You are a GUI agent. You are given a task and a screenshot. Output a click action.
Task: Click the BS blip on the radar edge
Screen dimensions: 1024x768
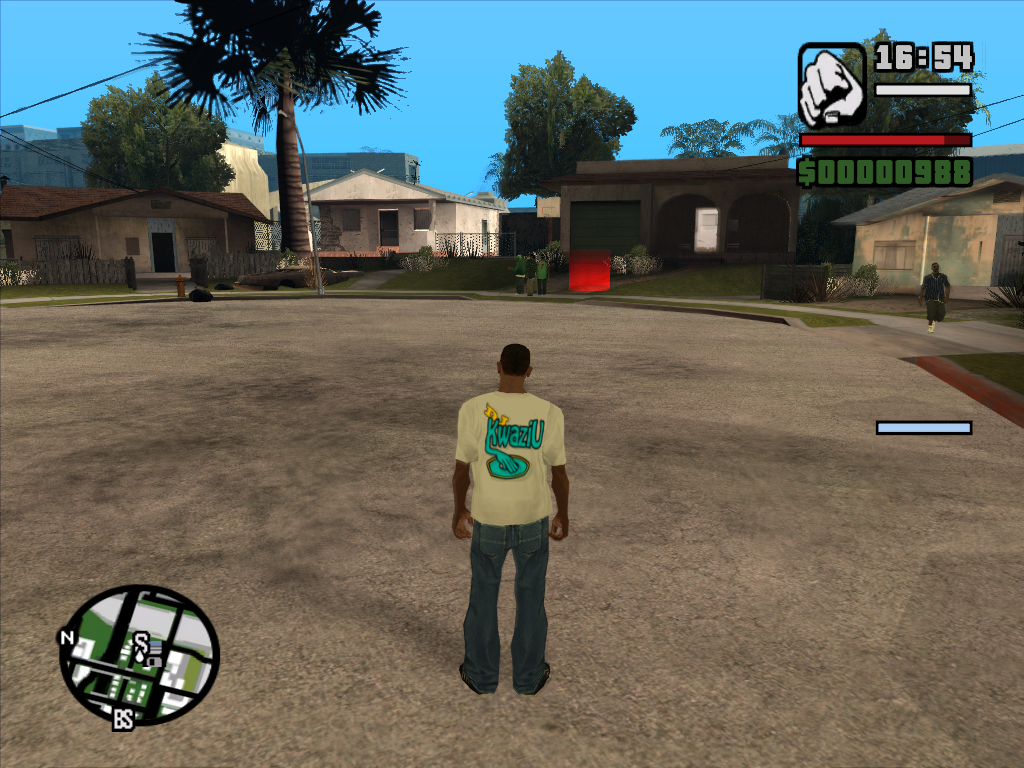click(x=123, y=718)
